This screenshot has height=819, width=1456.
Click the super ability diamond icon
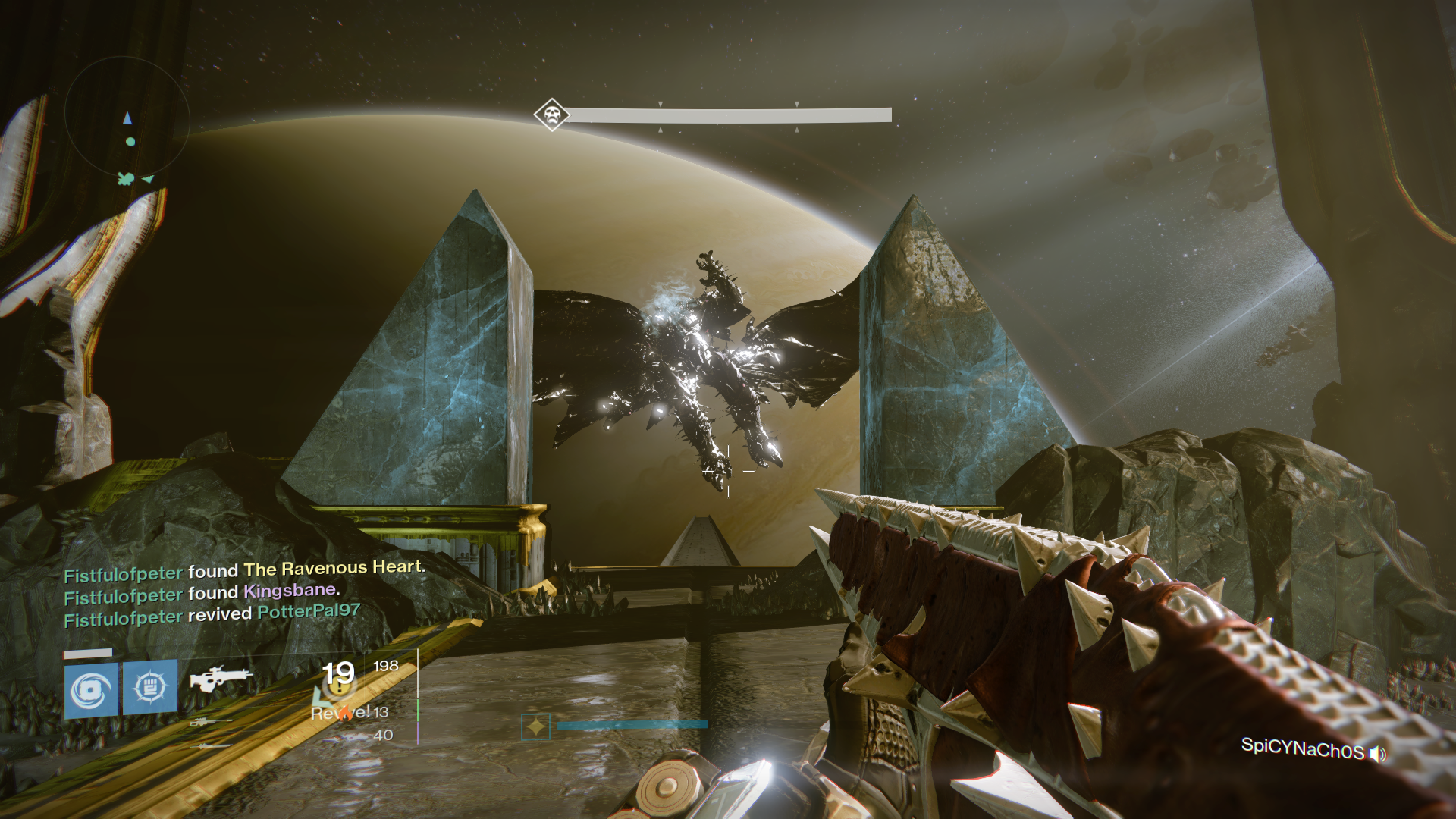(x=535, y=726)
